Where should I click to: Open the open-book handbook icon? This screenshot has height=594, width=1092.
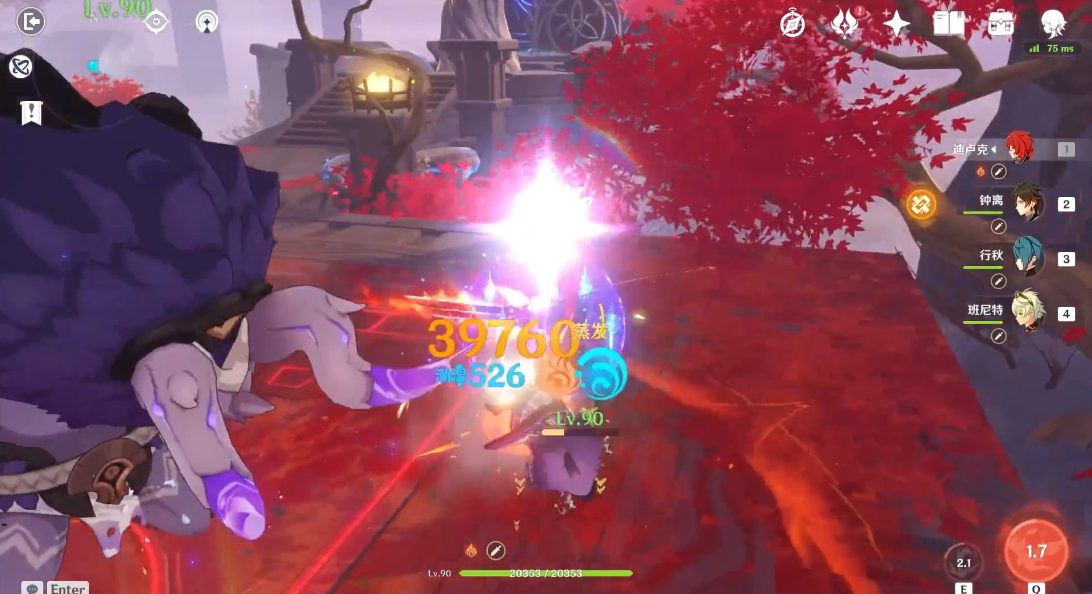click(x=948, y=24)
